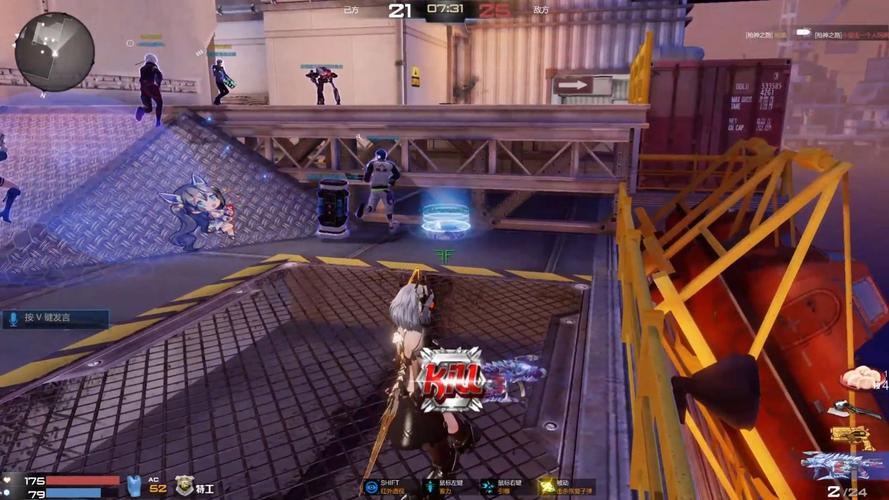Click the yellow passive skill icon
The height and width of the screenshot is (500, 889).
546,487
